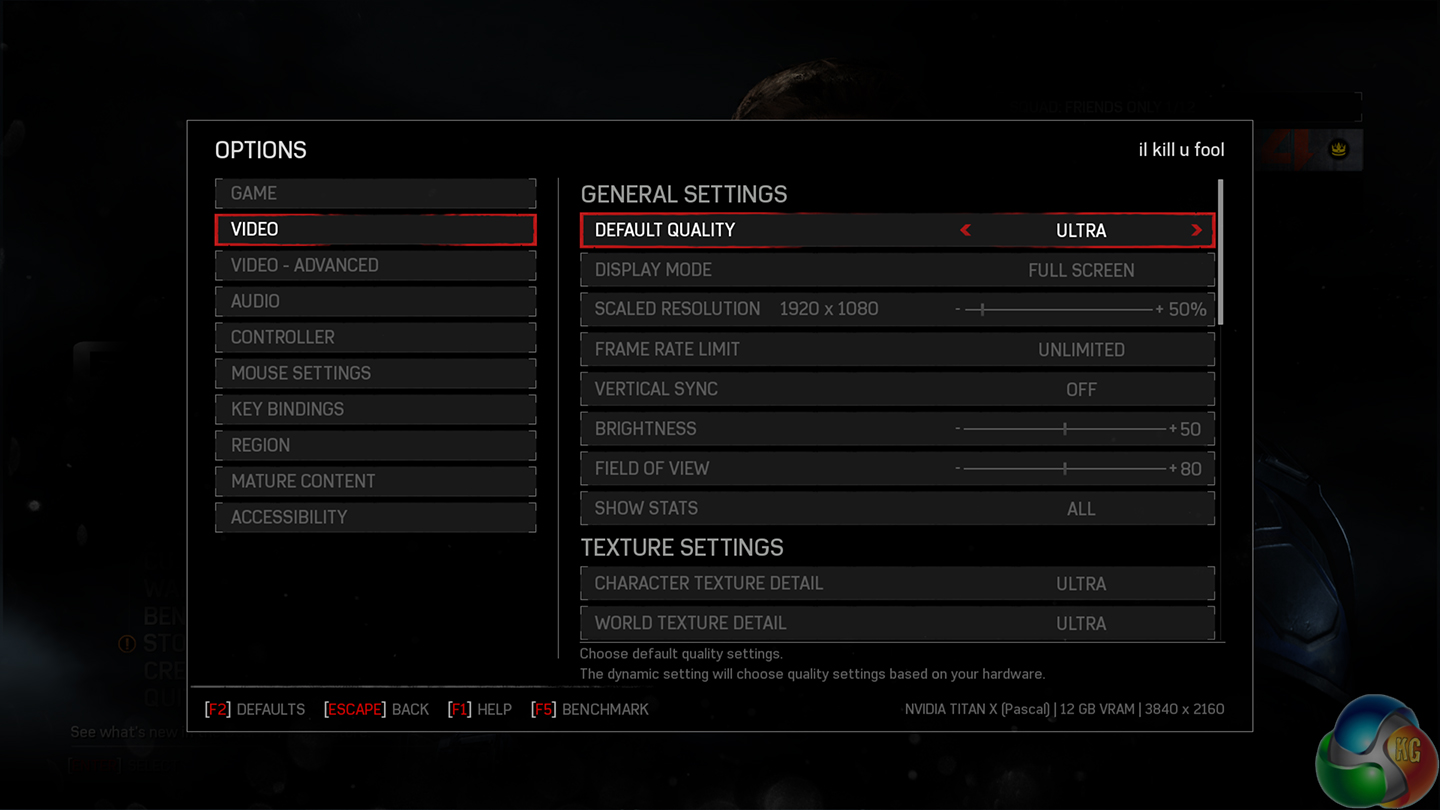Open Mature Content settings
This screenshot has height=810, width=1440.
(375, 481)
